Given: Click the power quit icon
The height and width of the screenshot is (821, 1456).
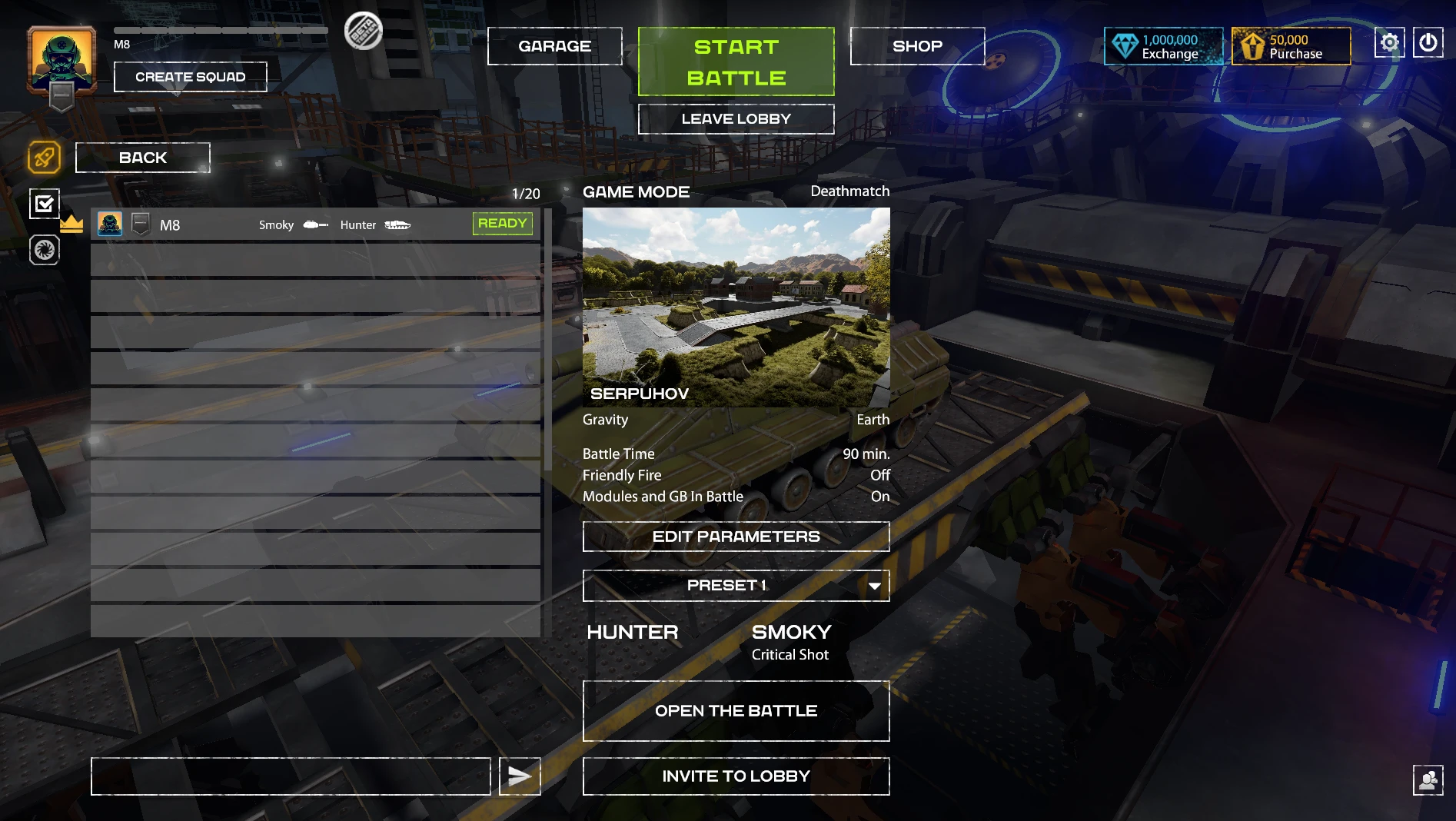Looking at the screenshot, I should pyautogui.click(x=1428, y=42).
